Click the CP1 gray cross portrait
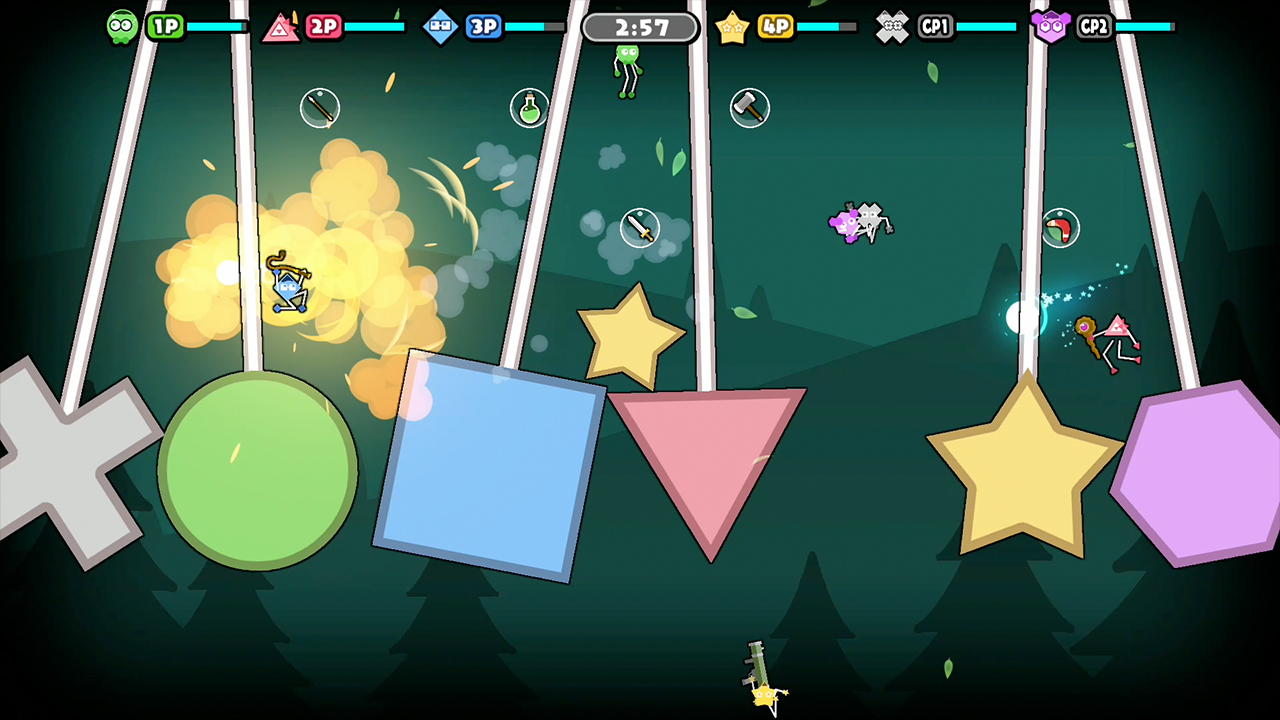 point(891,26)
